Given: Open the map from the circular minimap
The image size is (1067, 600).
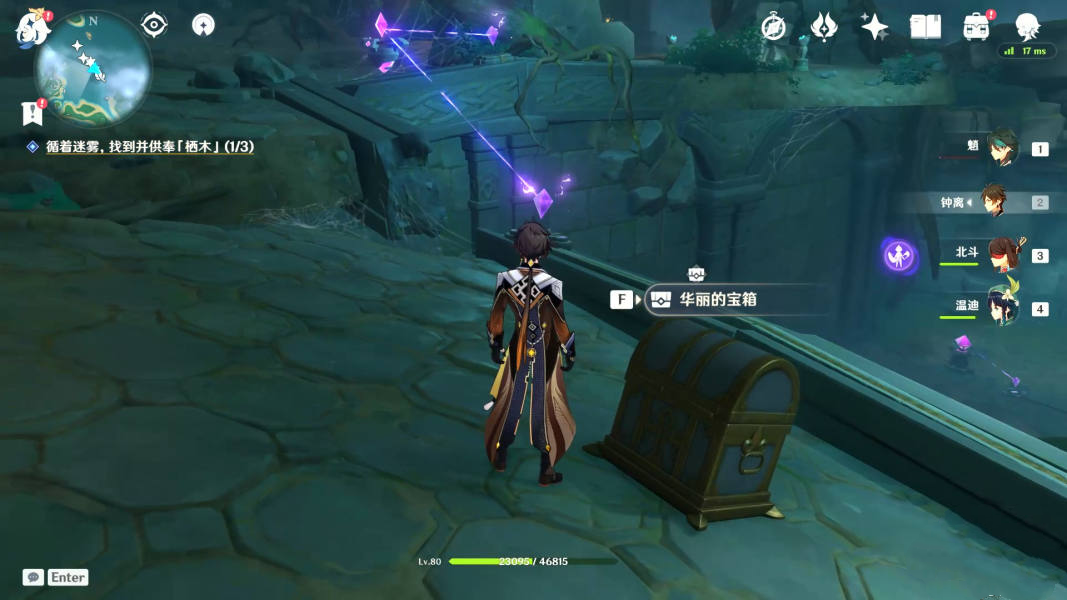Looking at the screenshot, I should [x=92, y=68].
